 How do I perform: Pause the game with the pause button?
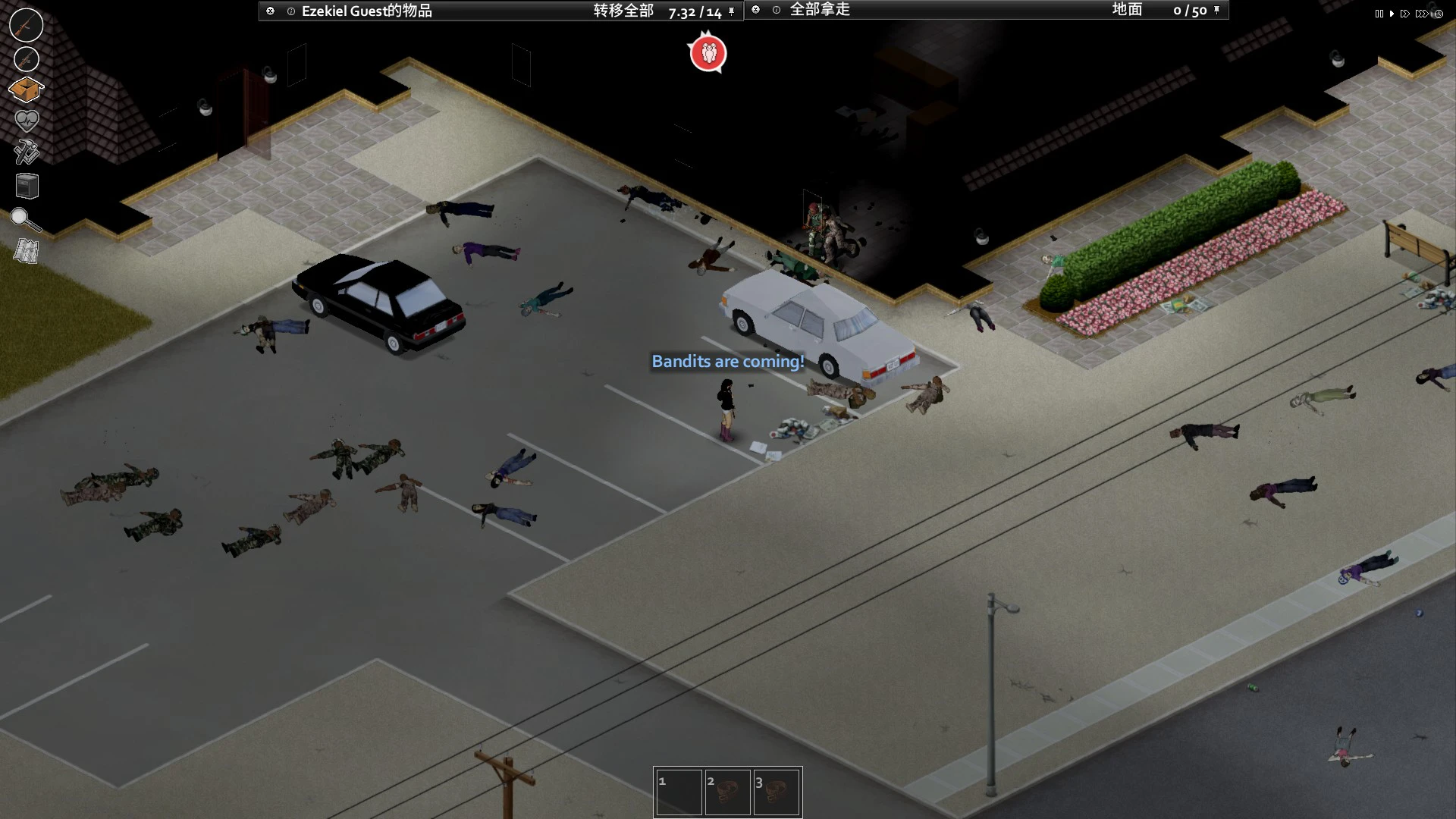click(x=1379, y=14)
